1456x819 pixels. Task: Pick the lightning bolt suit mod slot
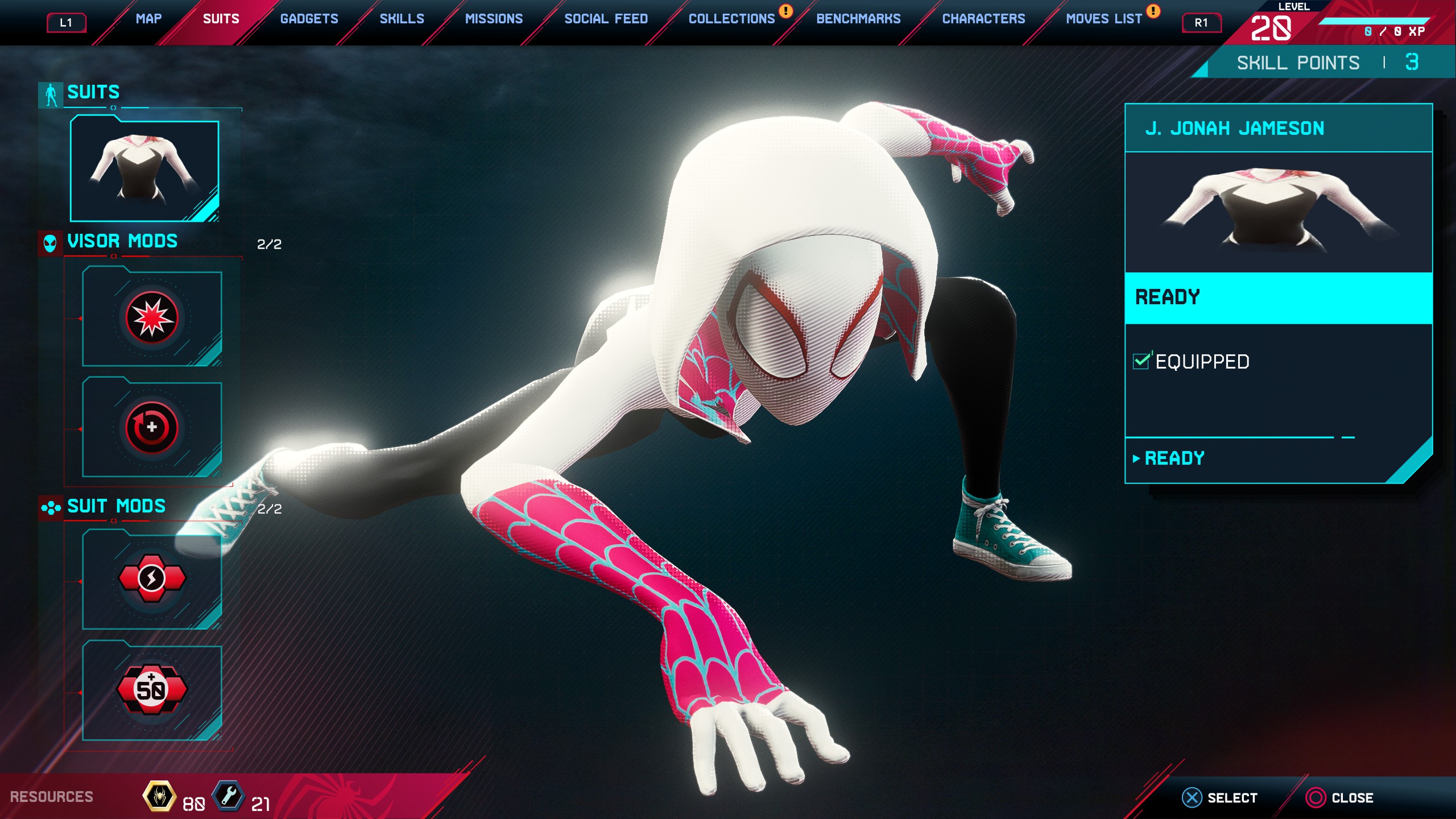pos(152,579)
